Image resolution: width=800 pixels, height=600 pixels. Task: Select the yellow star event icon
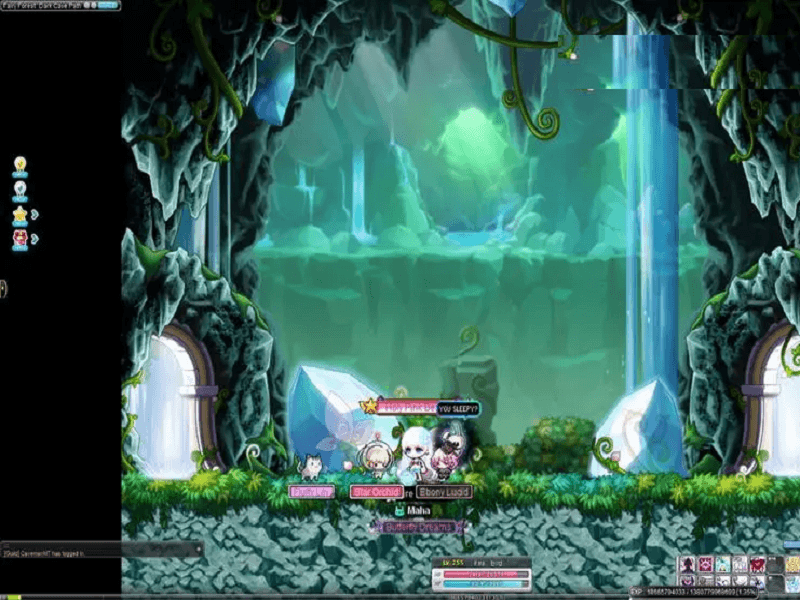19,214
